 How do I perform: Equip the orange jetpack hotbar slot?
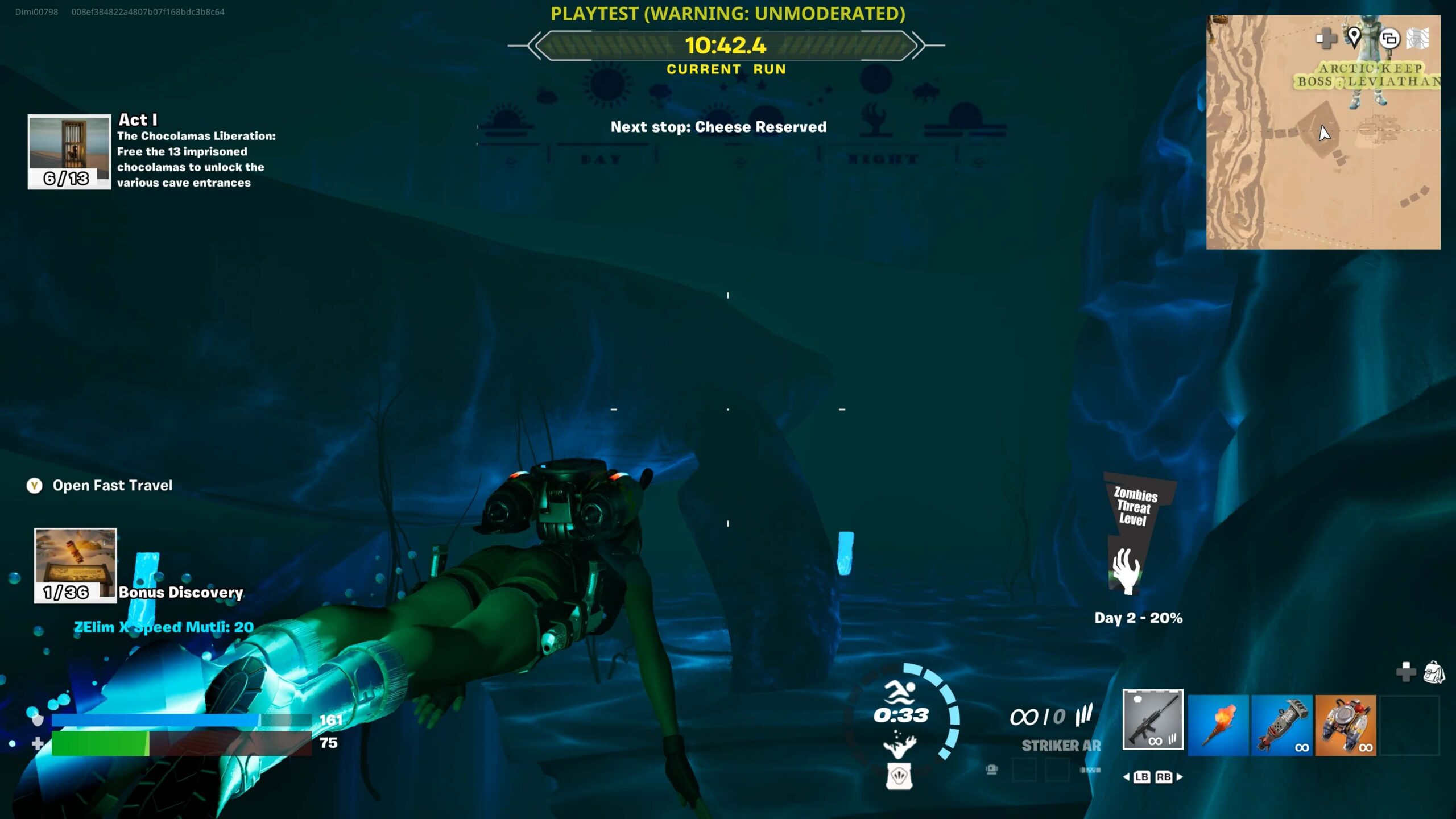point(1345,725)
